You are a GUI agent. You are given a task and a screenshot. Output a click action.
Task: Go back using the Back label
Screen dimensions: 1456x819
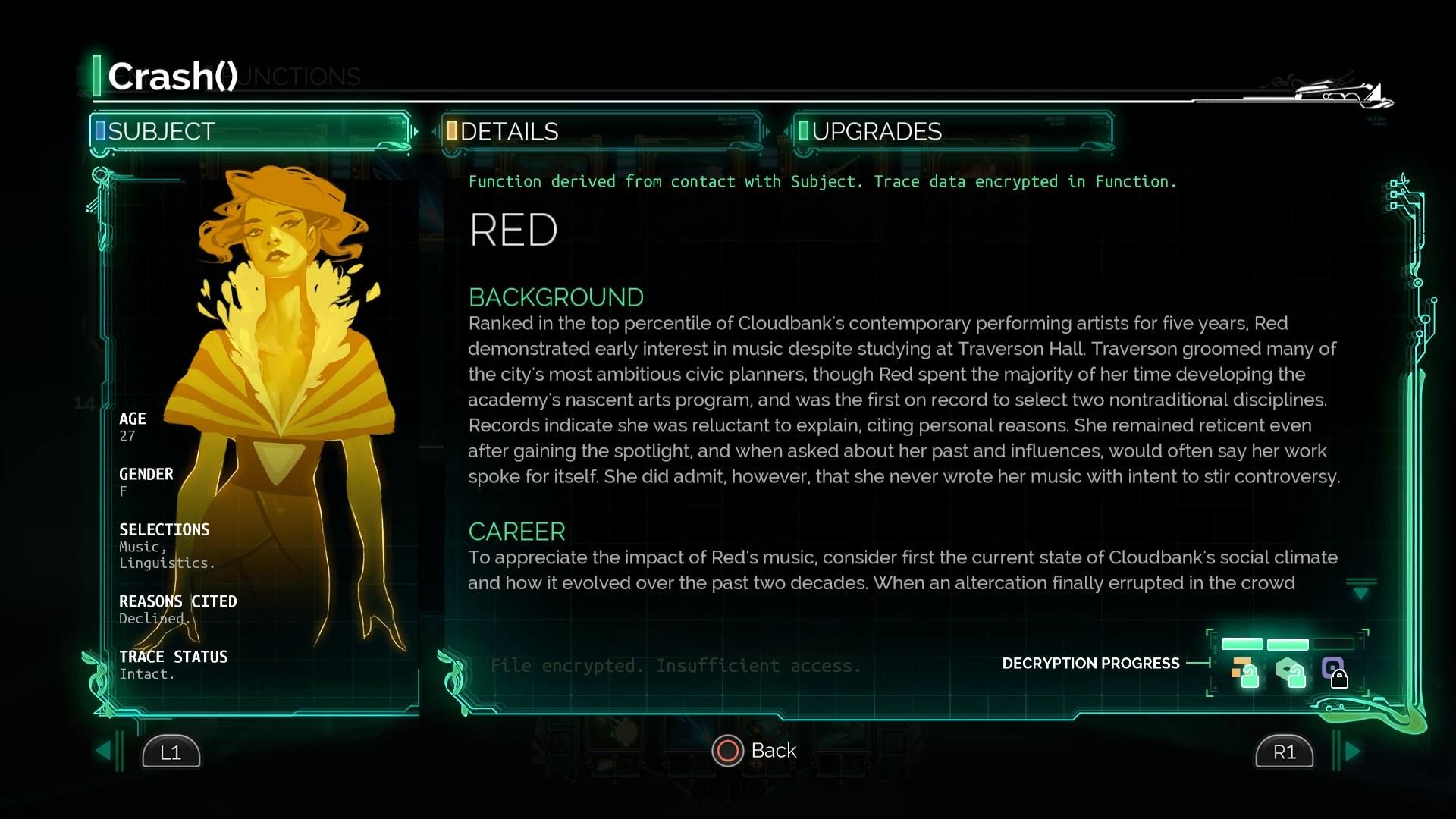773,751
